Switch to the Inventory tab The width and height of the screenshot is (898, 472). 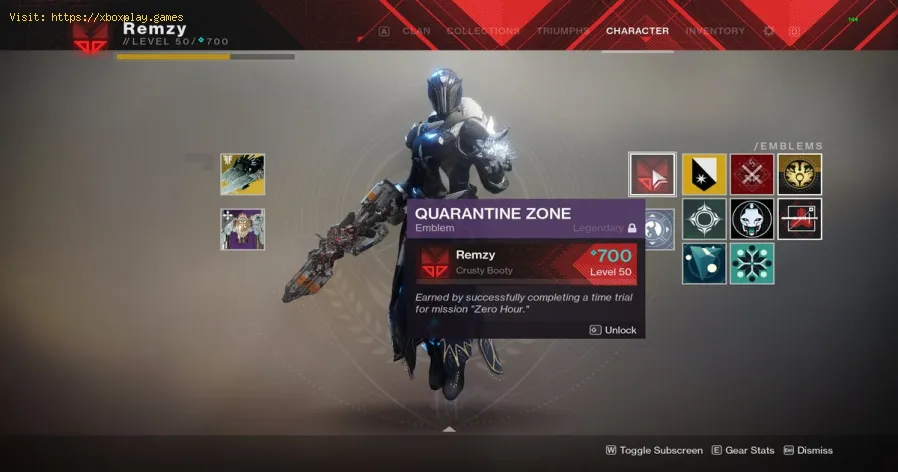[715, 31]
